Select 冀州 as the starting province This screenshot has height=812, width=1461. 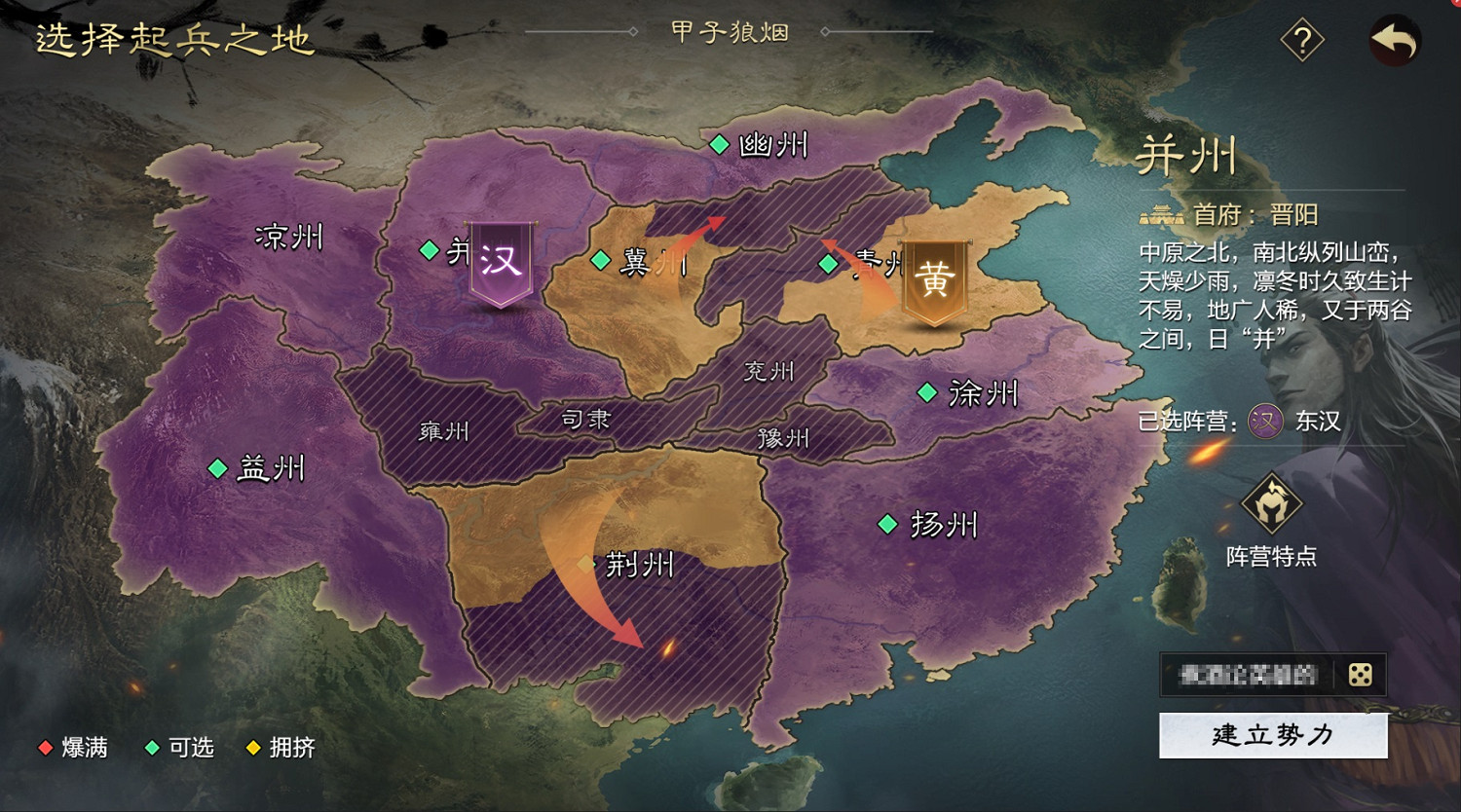point(598,259)
